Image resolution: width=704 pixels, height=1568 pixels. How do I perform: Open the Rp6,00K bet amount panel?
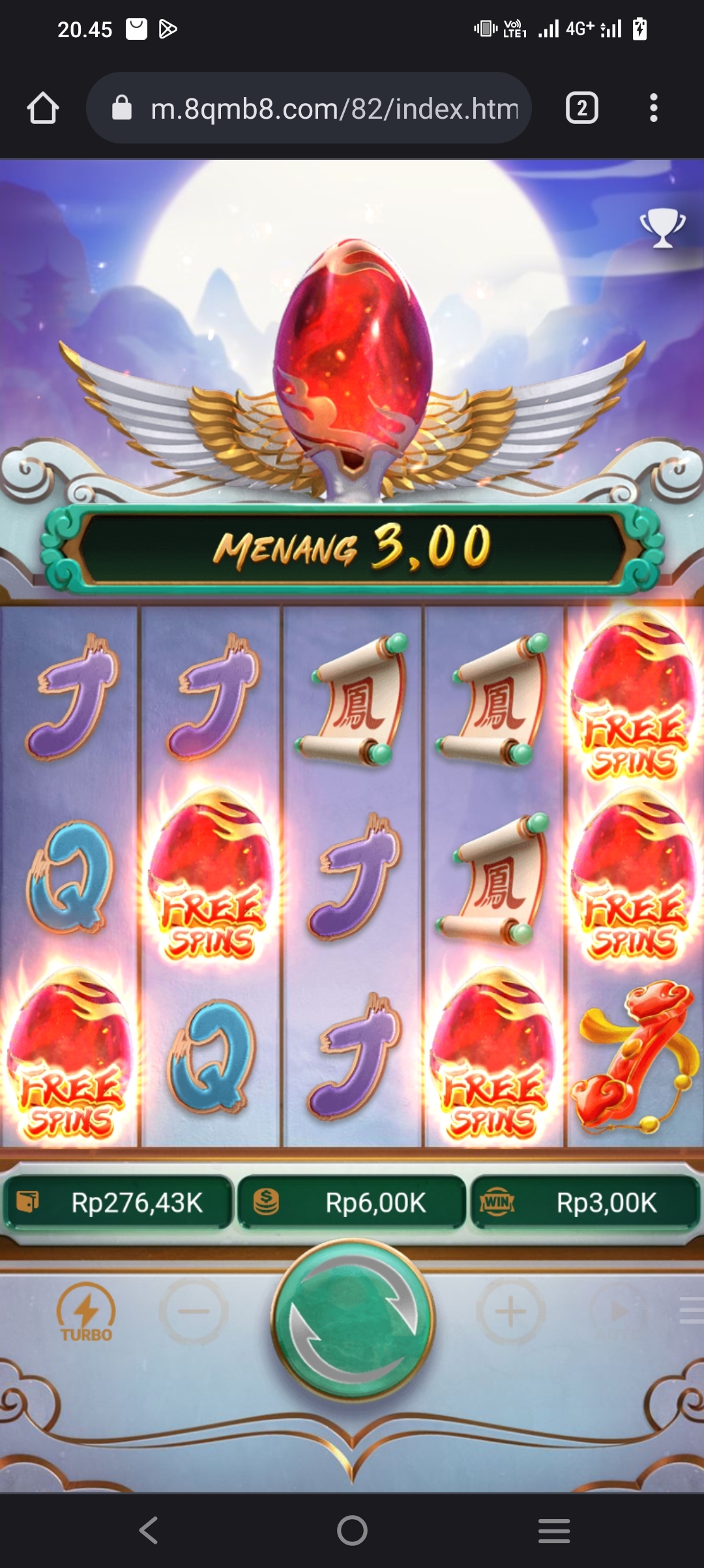(352, 1203)
